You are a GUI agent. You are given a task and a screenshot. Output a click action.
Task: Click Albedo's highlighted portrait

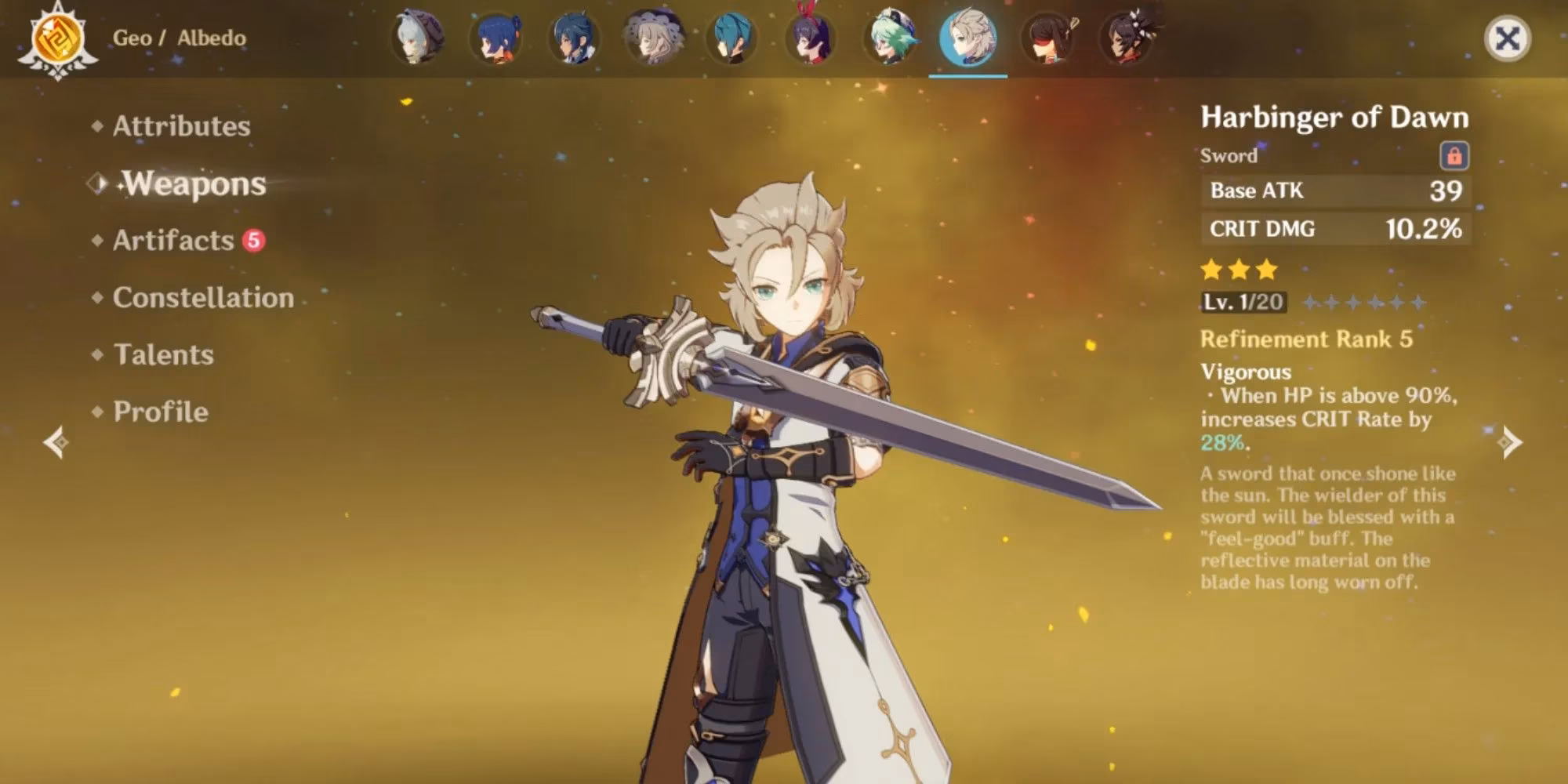pos(968,38)
